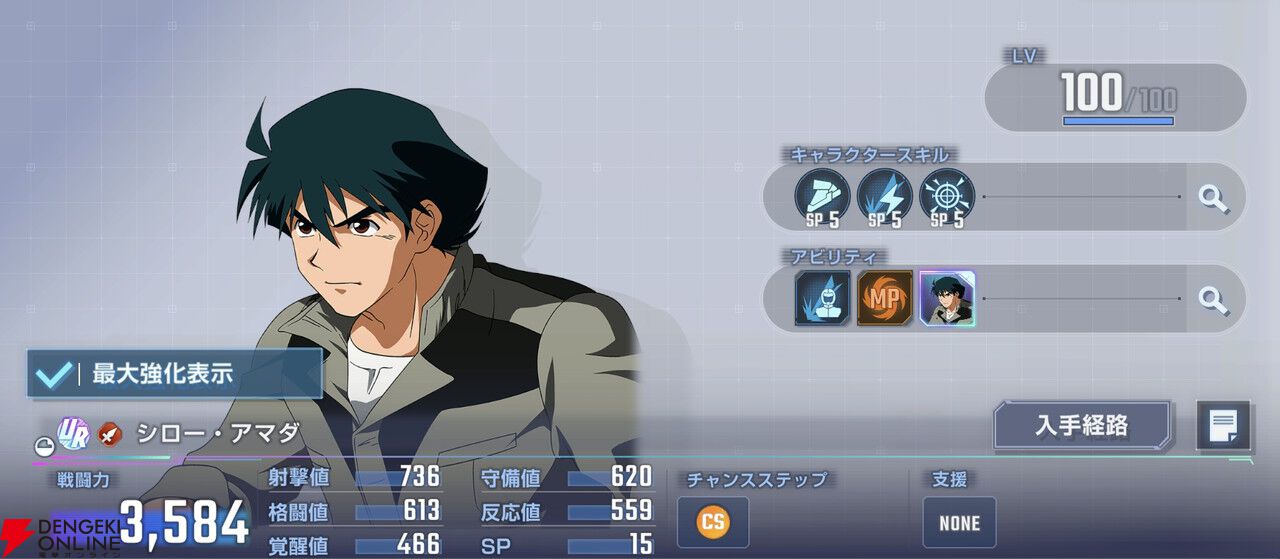The height and width of the screenshot is (559, 1280).
Task: Inspect abilities with the magnifier
Action: point(1213,298)
